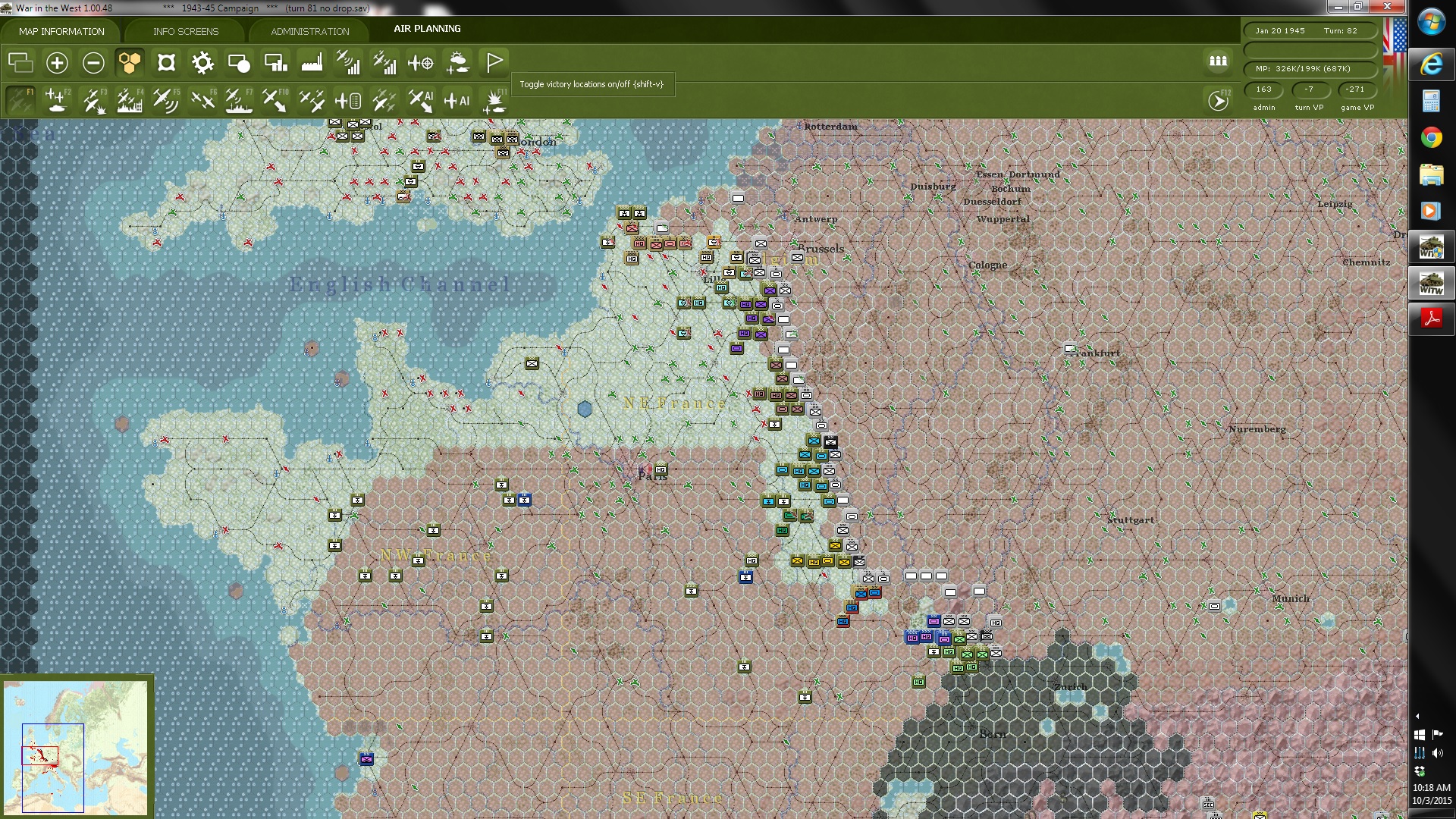This screenshot has height=819, width=1456.
Task: Click the weather display icon
Action: click(x=457, y=63)
